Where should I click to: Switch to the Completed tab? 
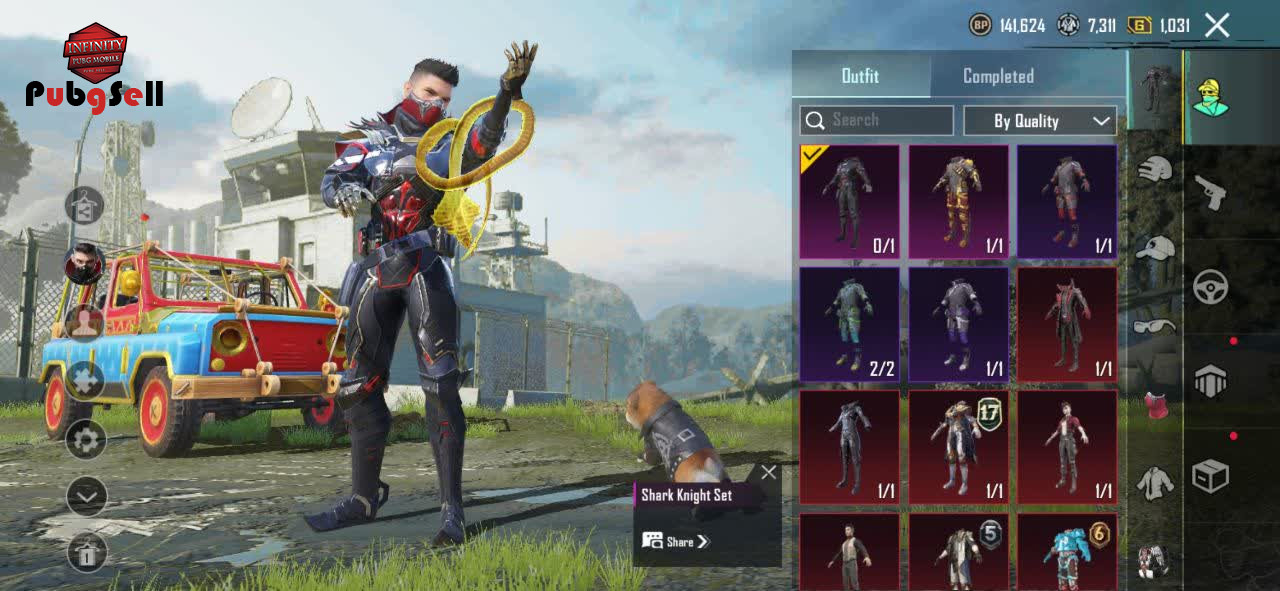point(998,76)
